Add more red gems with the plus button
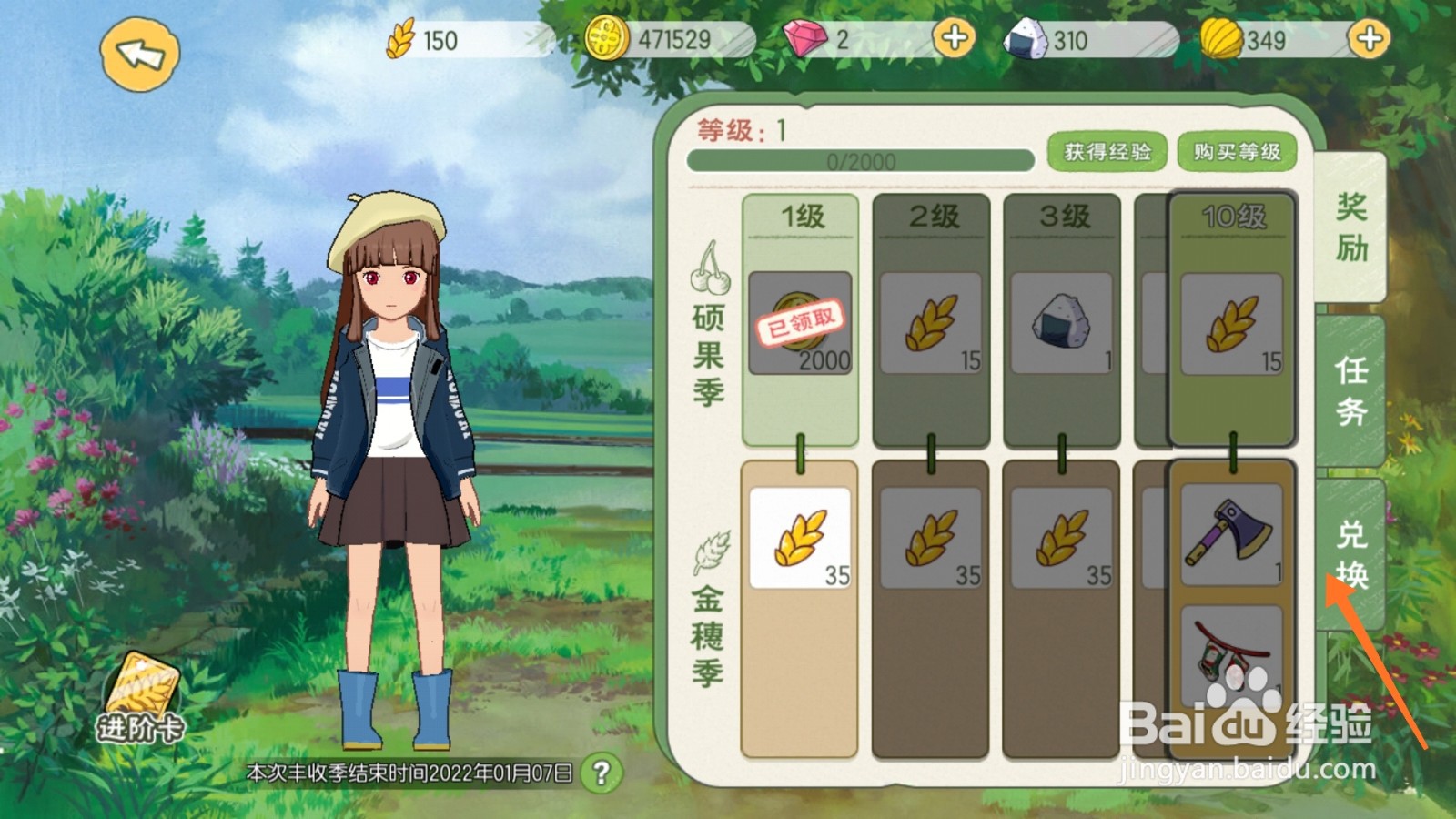The image size is (1456, 819). [954, 39]
